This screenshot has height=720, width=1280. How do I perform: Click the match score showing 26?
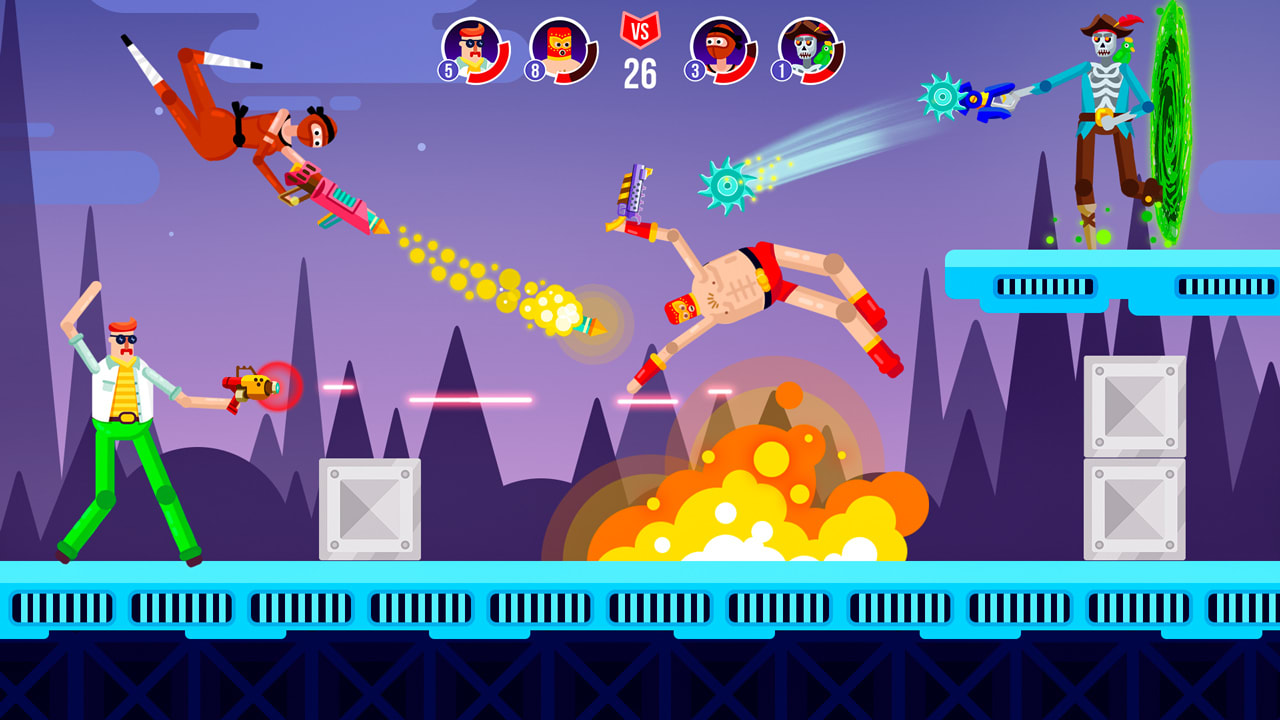tap(640, 71)
